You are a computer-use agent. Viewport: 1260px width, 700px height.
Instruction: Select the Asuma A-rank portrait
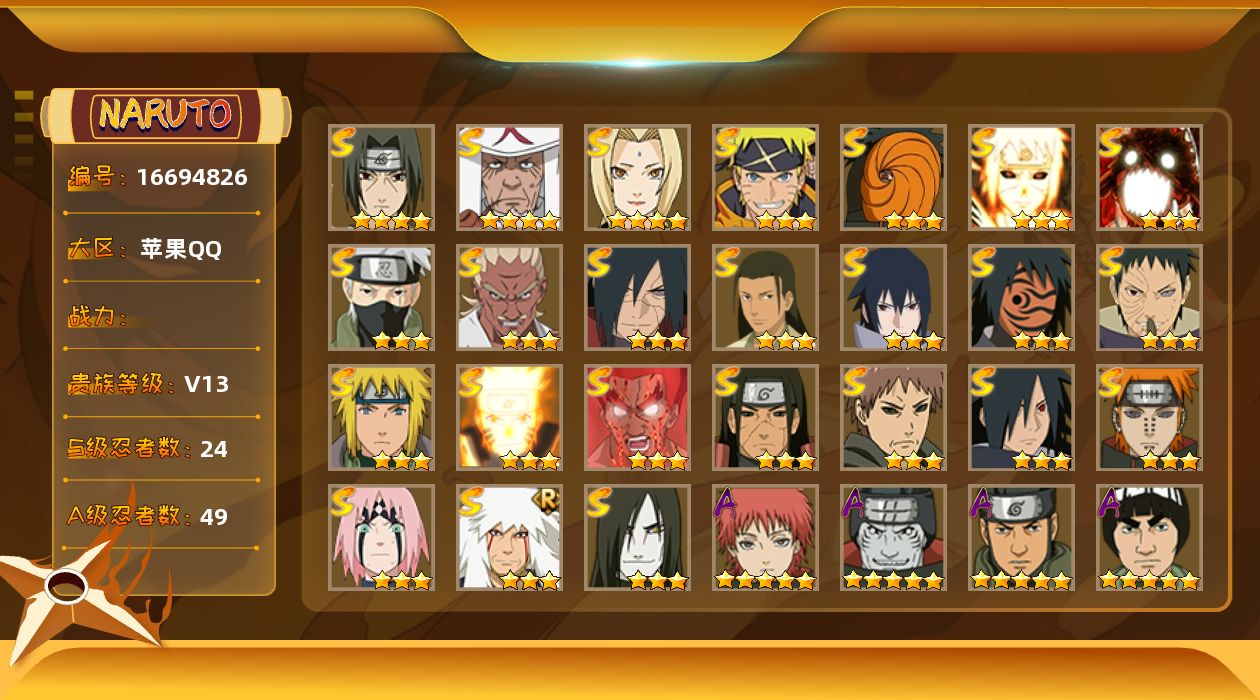click(x=1021, y=537)
